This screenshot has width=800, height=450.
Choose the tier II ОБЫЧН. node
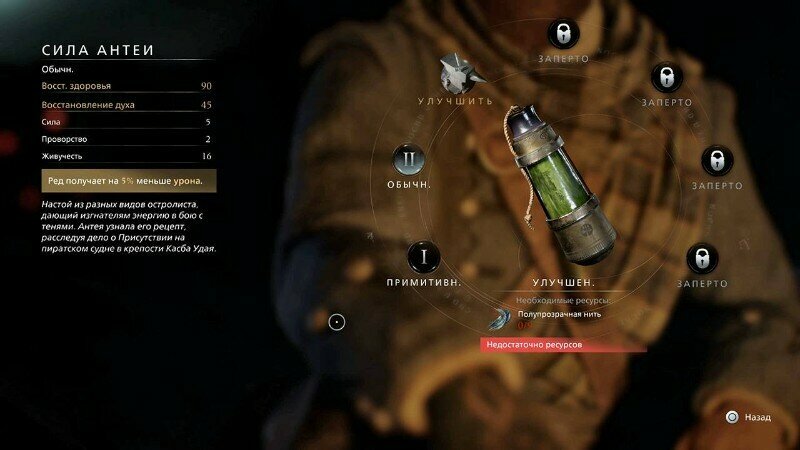point(408,159)
